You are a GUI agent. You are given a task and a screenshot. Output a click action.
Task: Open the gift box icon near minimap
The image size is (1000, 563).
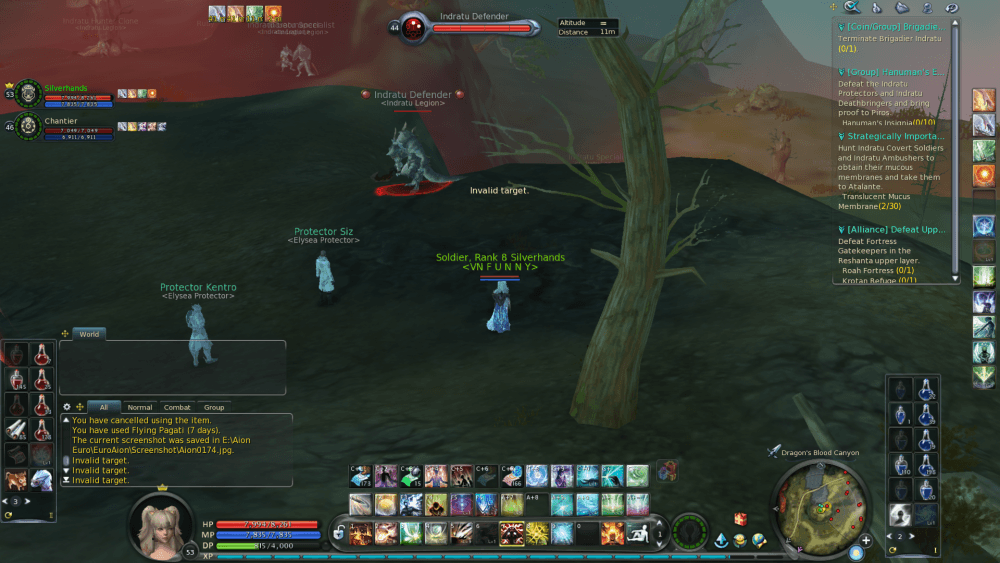740,519
